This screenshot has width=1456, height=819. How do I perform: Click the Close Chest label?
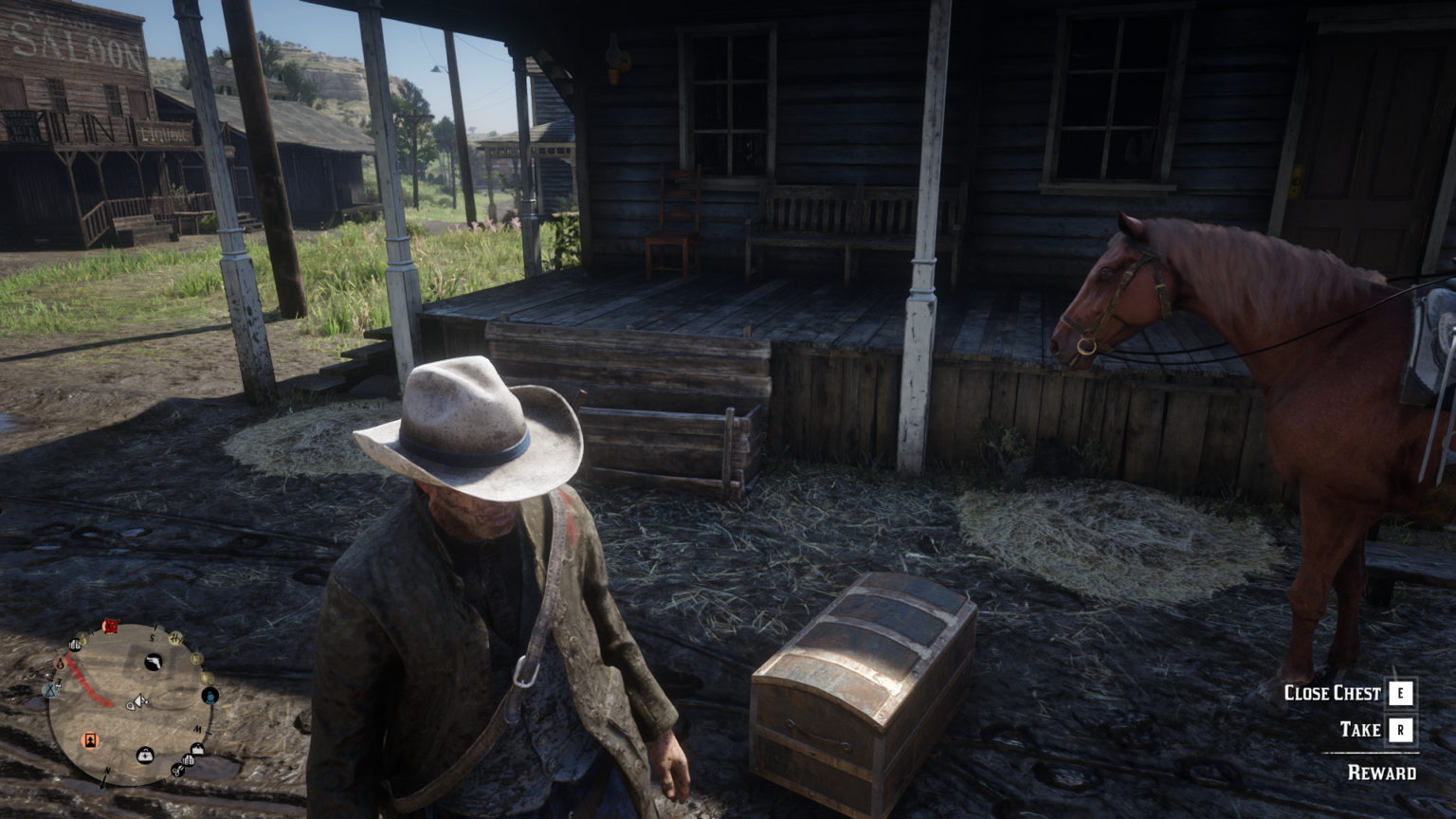click(1332, 693)
